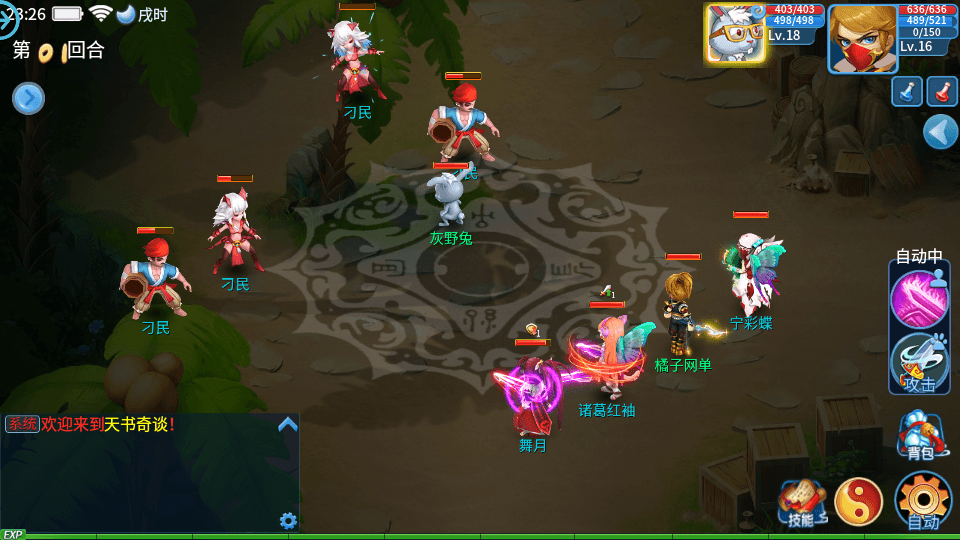Open chat settings gear icon
This screenshot has height=540, width=960.
tap(288, 520)
